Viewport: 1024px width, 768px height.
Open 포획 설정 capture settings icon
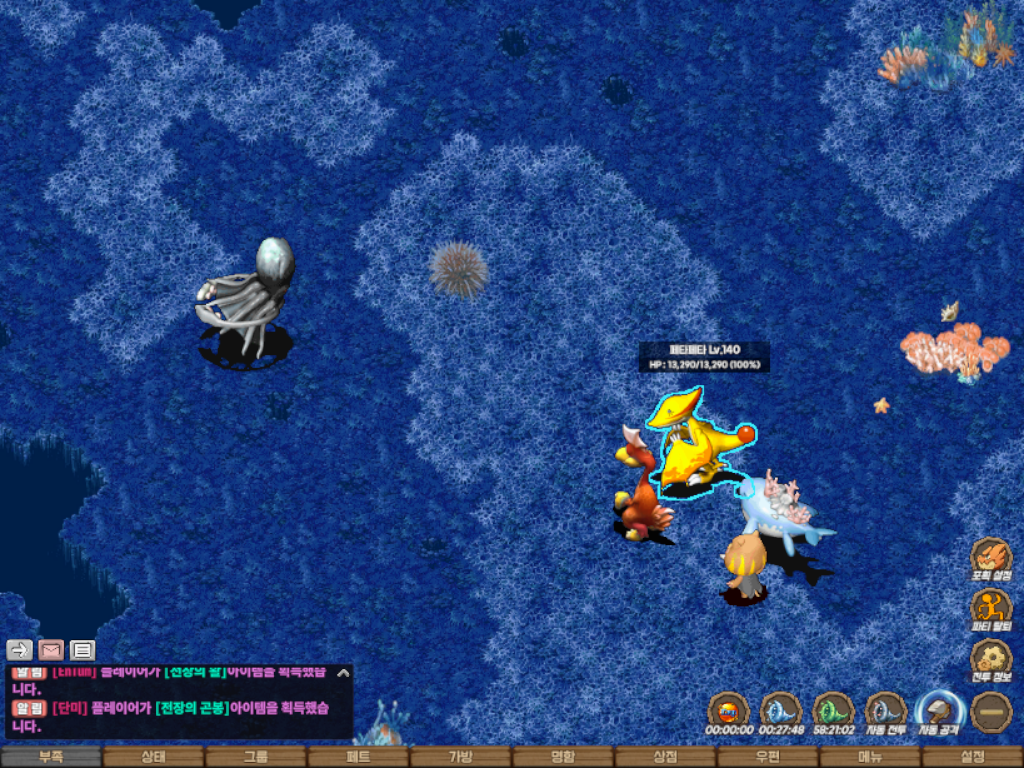pyautogui.click(x=991, y=556)
